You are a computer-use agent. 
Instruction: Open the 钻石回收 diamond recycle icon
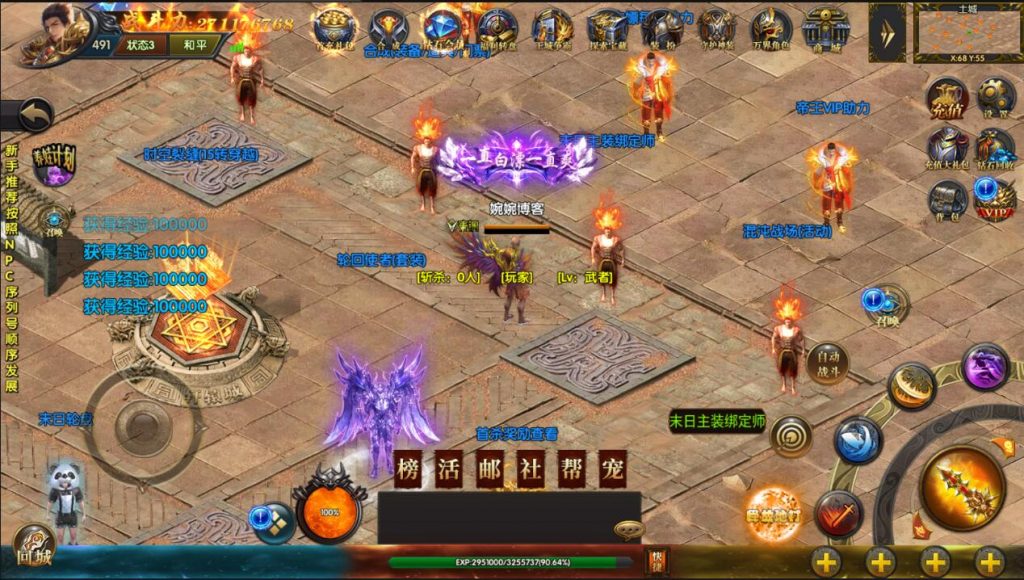[995, 147]
